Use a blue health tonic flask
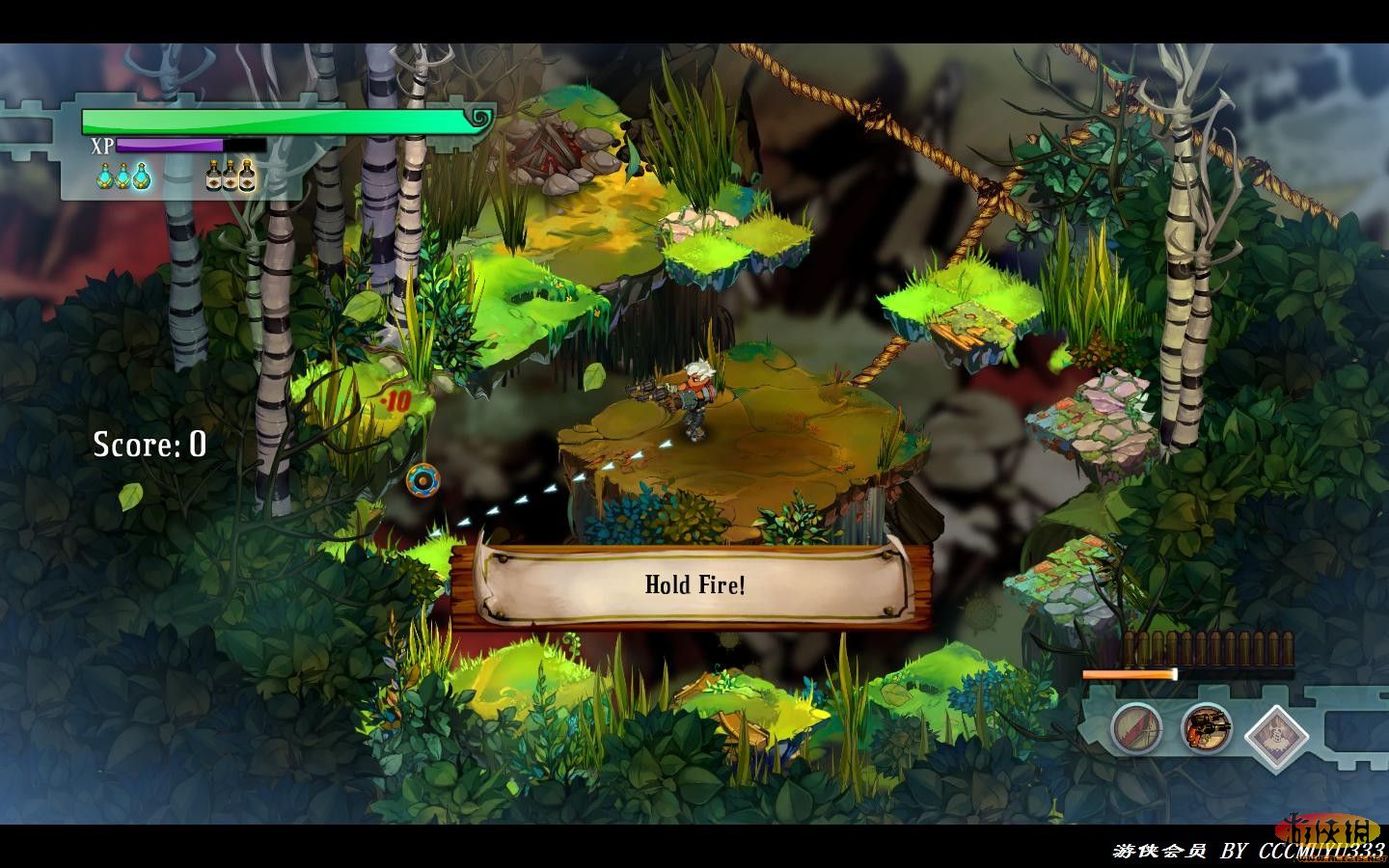Viewport: 1389px width, 868px height. tap(123, 176)
